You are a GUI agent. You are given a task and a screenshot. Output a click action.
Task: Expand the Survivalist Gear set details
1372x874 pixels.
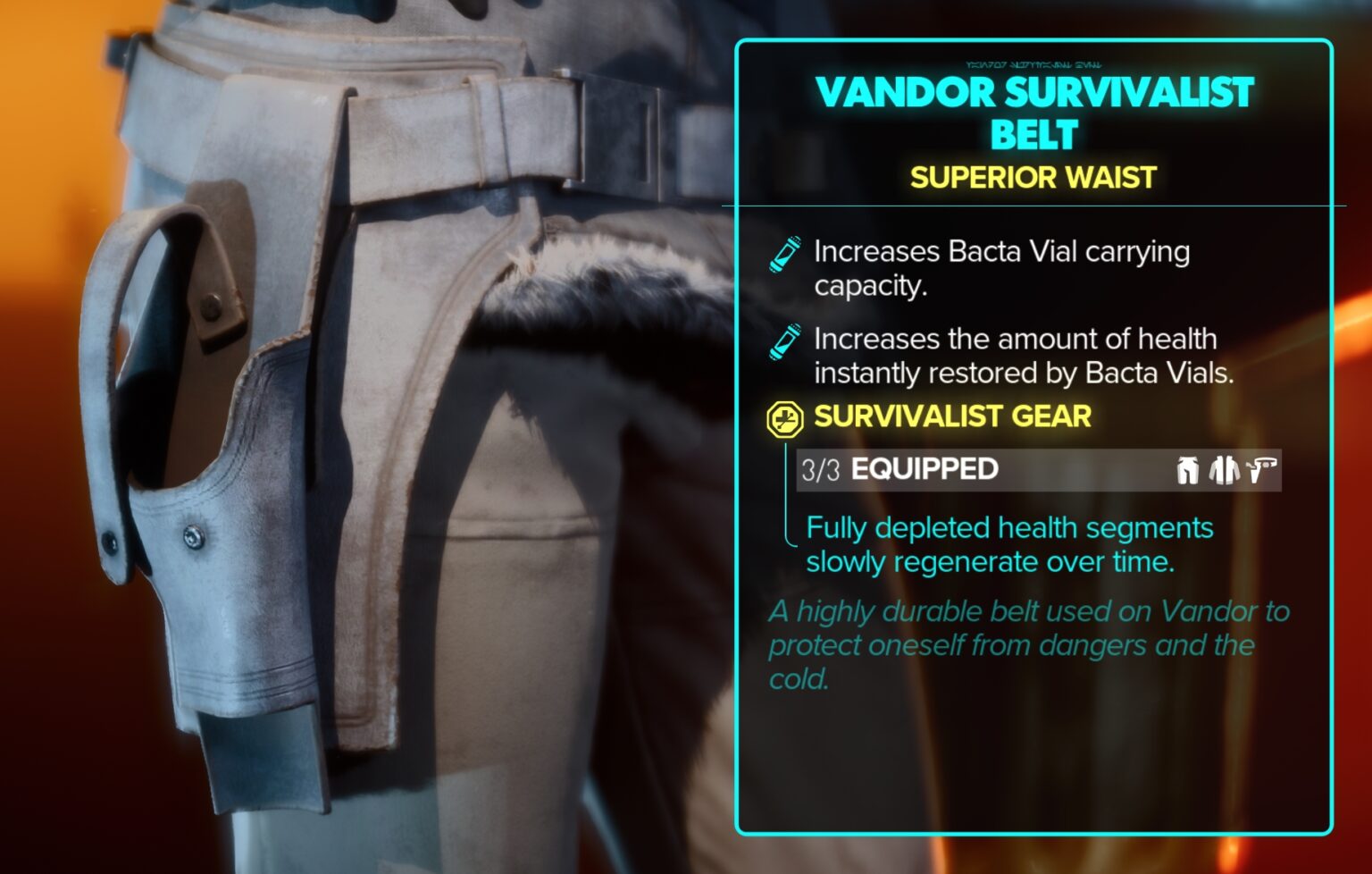(950, 416)
